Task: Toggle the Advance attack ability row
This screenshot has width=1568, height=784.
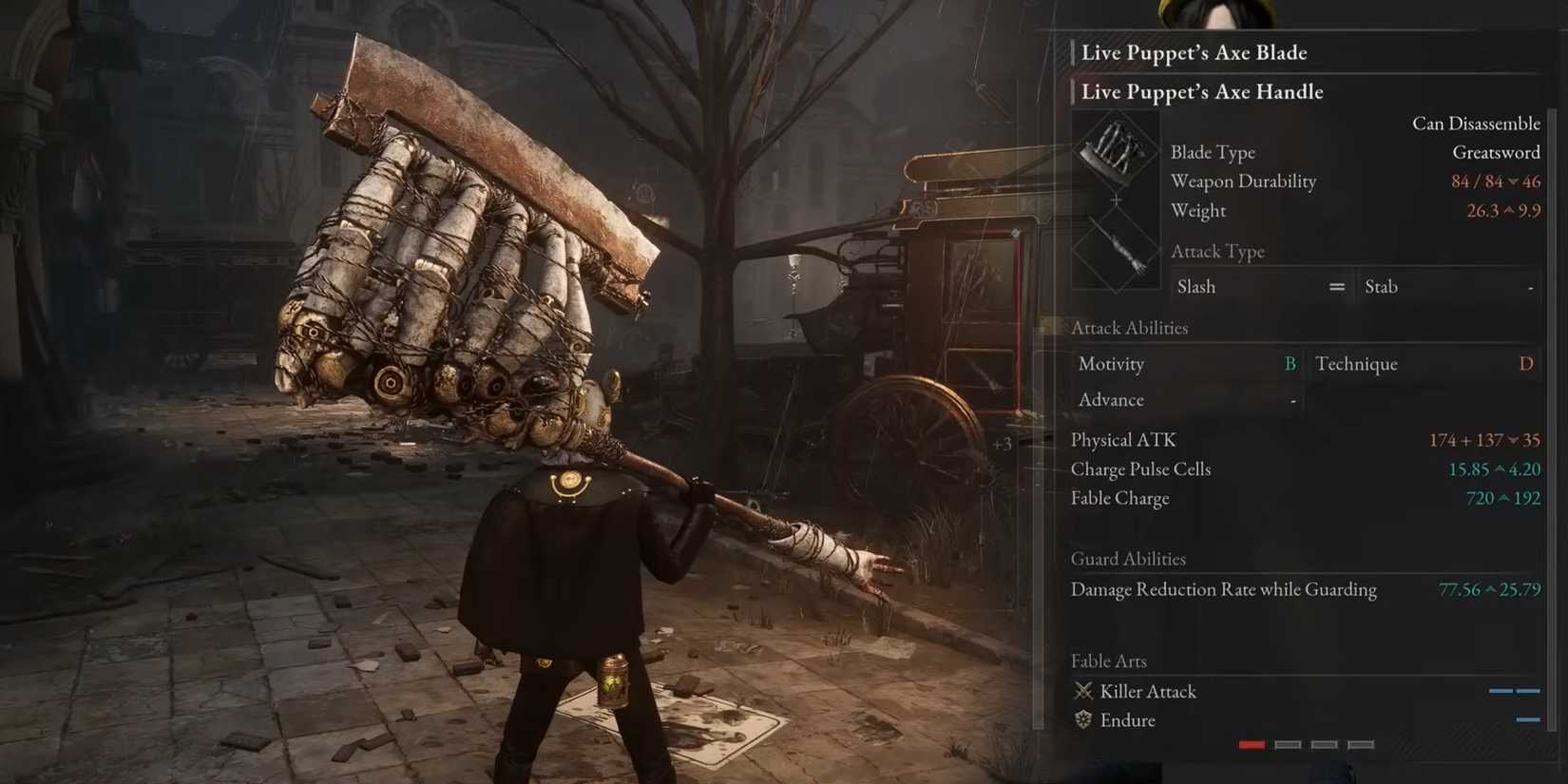Action: pos(1186,399)
